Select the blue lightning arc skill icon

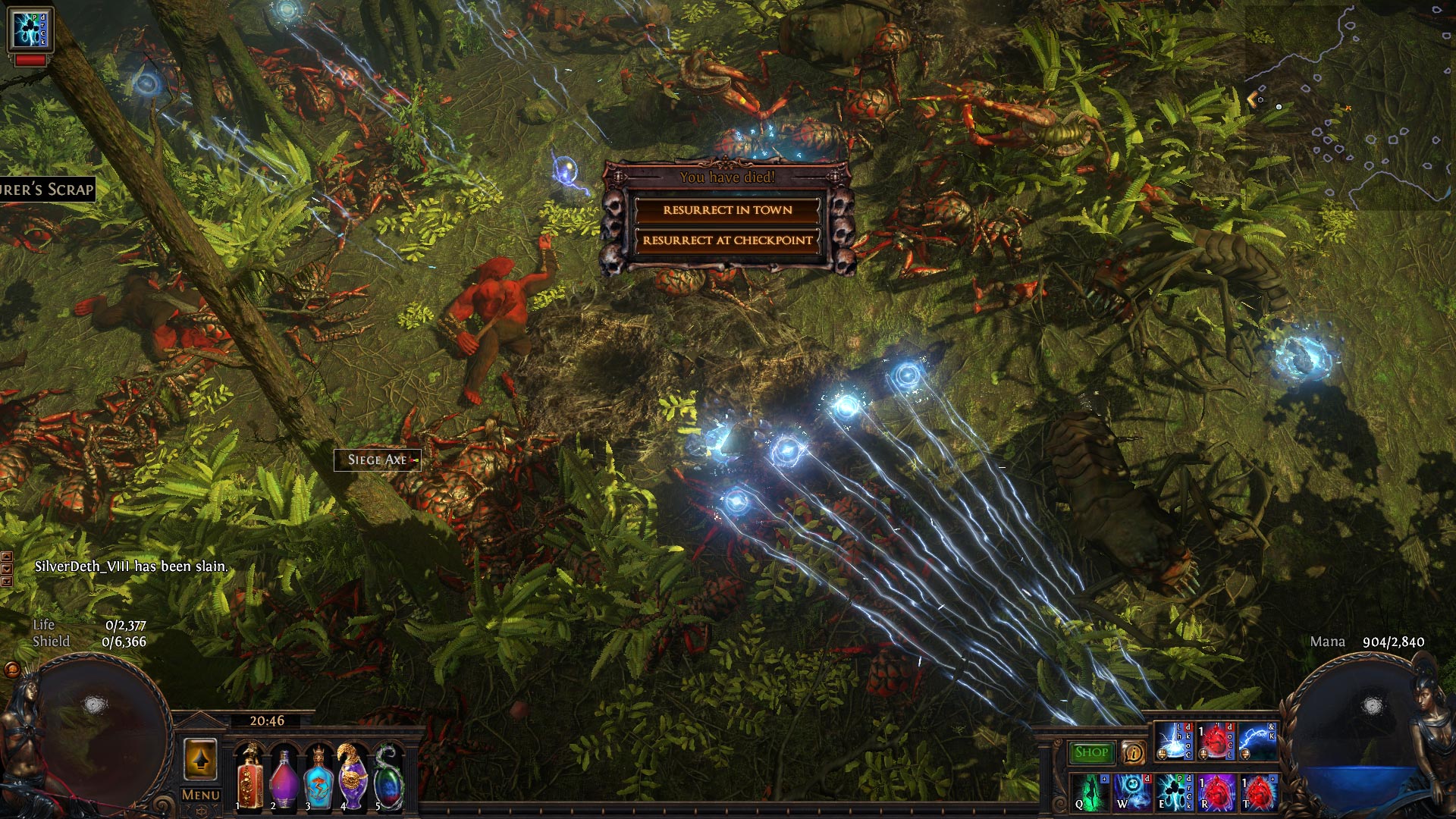[x=1258, y=742]
